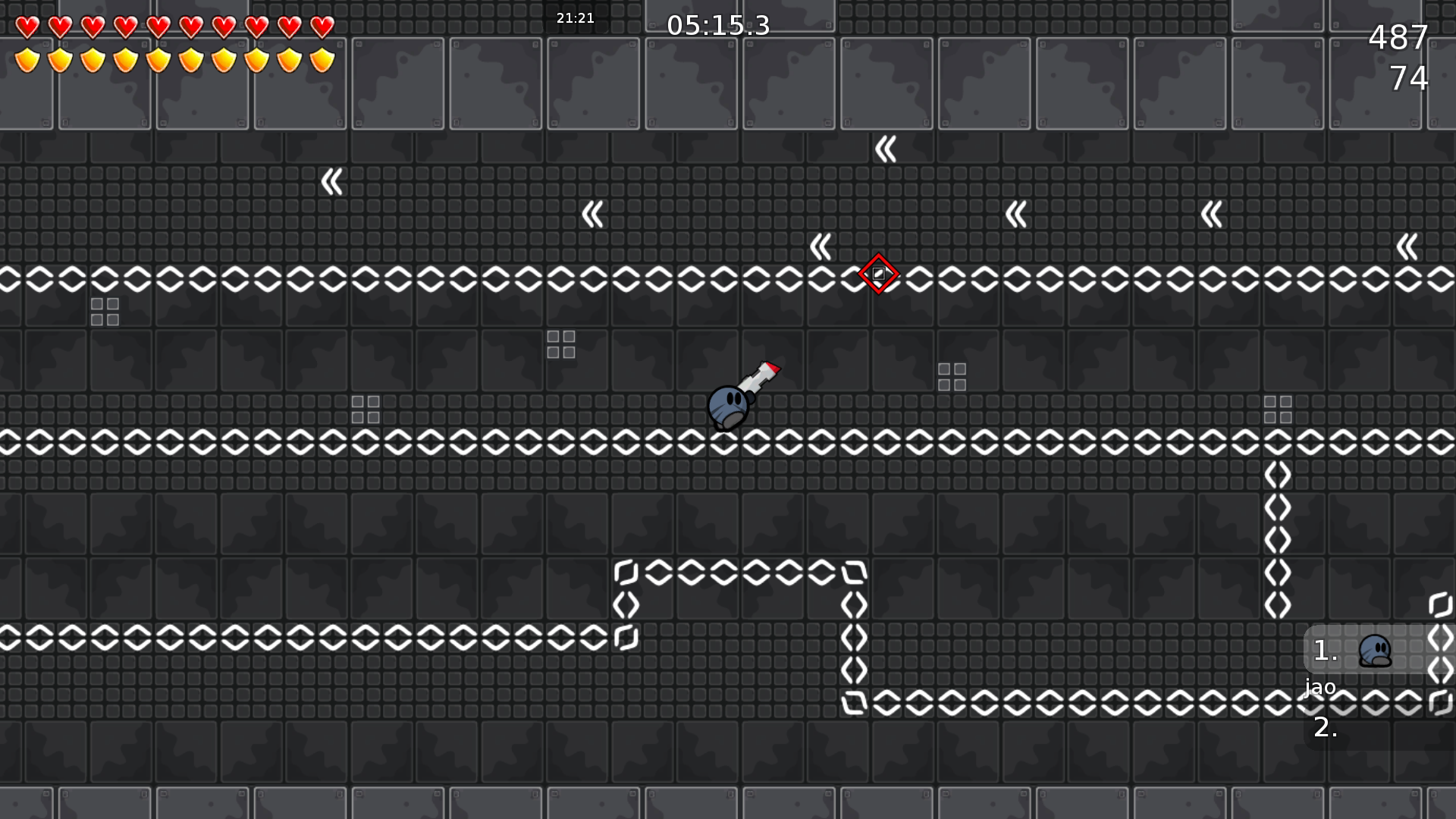Select the rank 2 leaderboard slot
This screenshot has height=819, width=1456.
[1326, 730]
